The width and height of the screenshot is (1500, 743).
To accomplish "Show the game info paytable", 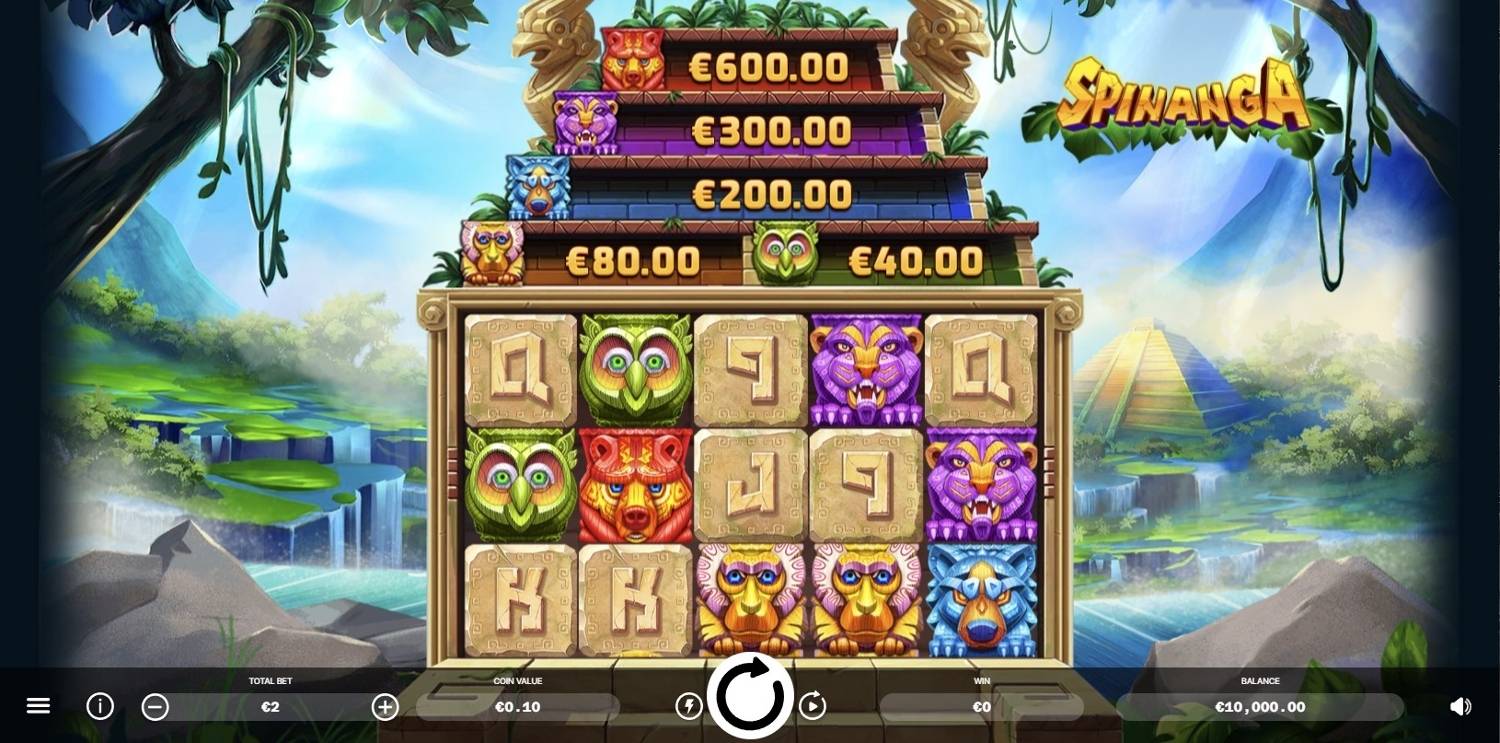I will [100, 706].
